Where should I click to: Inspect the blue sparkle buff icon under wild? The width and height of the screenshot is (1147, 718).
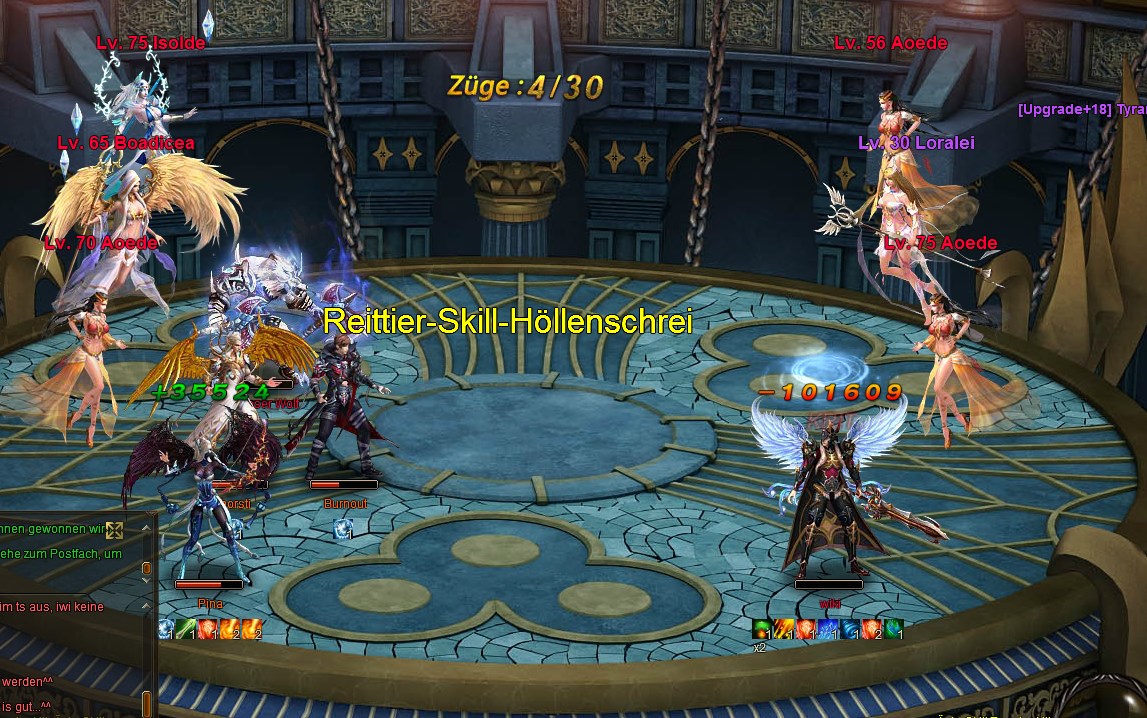[x=827, y=629]
